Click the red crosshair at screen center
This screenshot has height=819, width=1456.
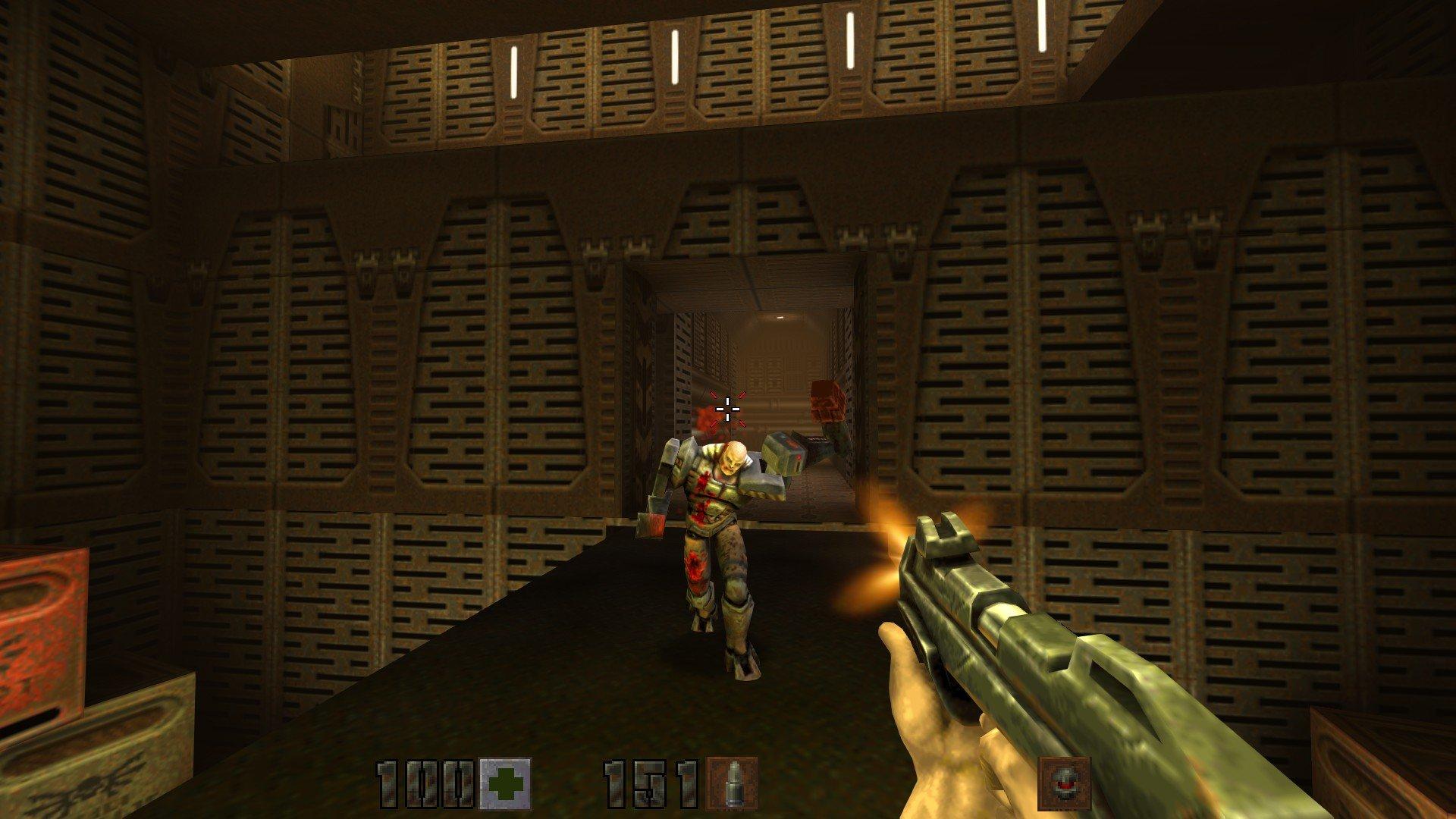point(728,409)
